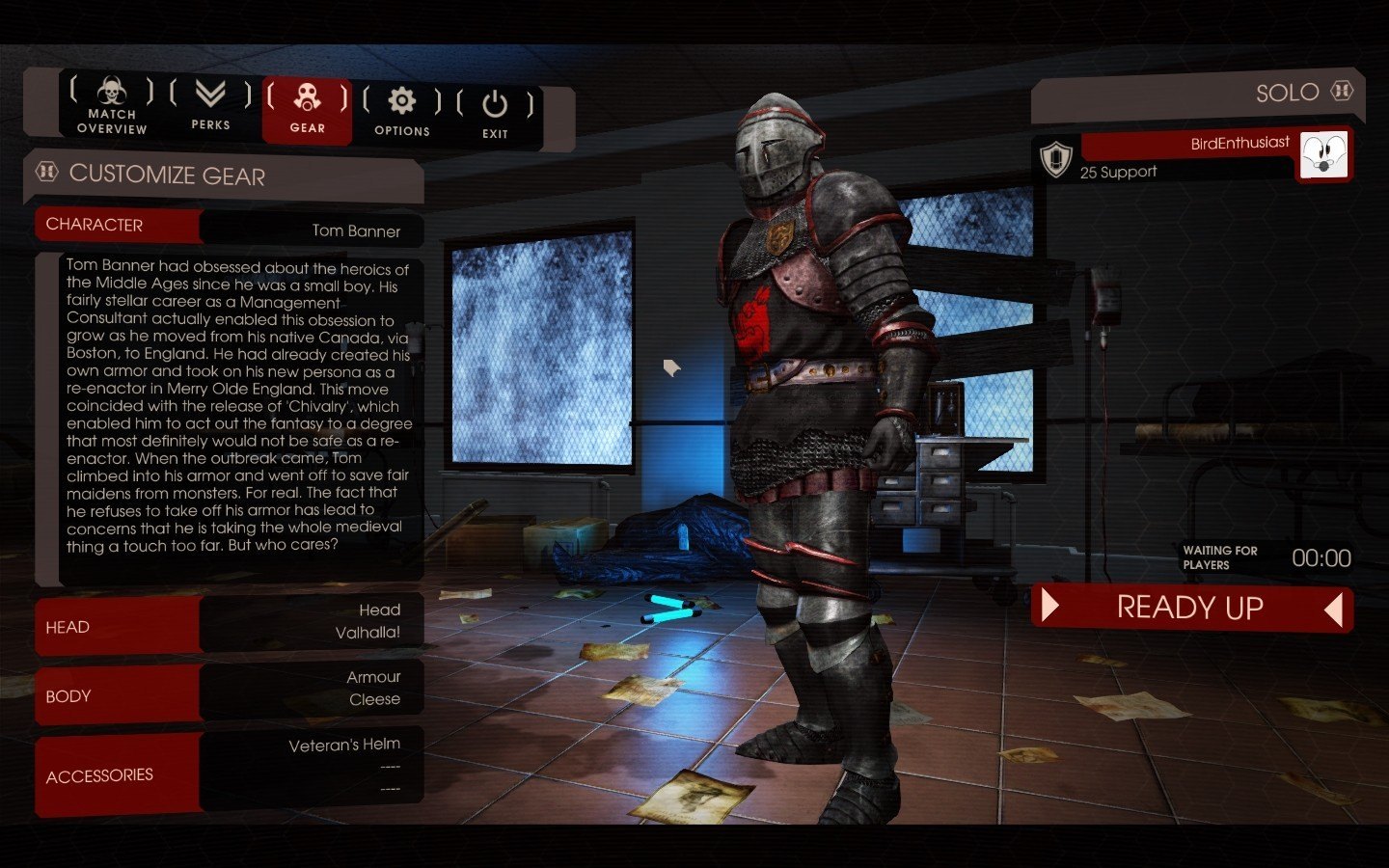Click BirdEnthusiast's avatar picture

(x=1323, y=154)
